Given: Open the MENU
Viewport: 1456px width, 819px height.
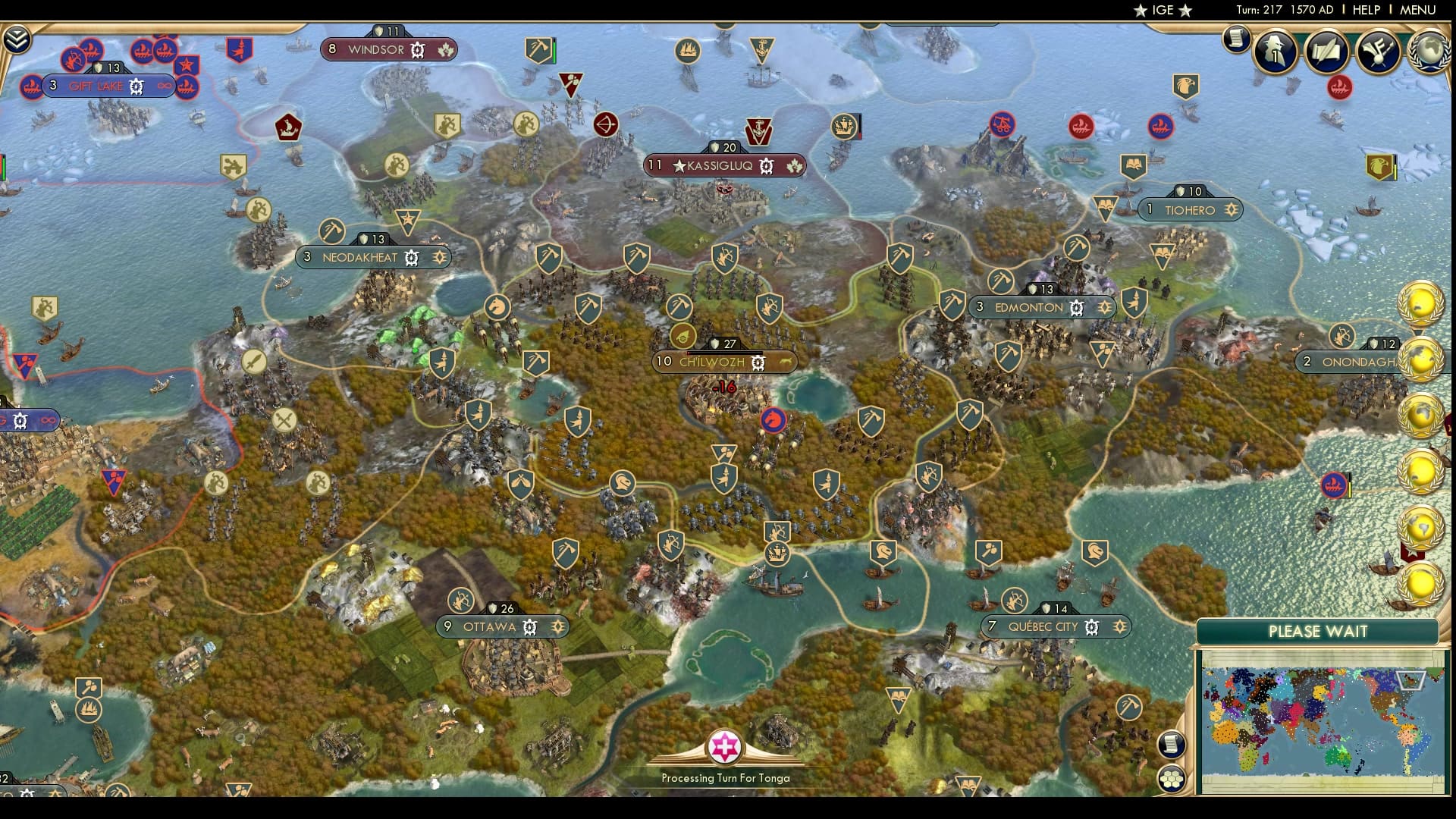Looking at the screenshot, I should pyautogui.click(x=1417, y=11).
